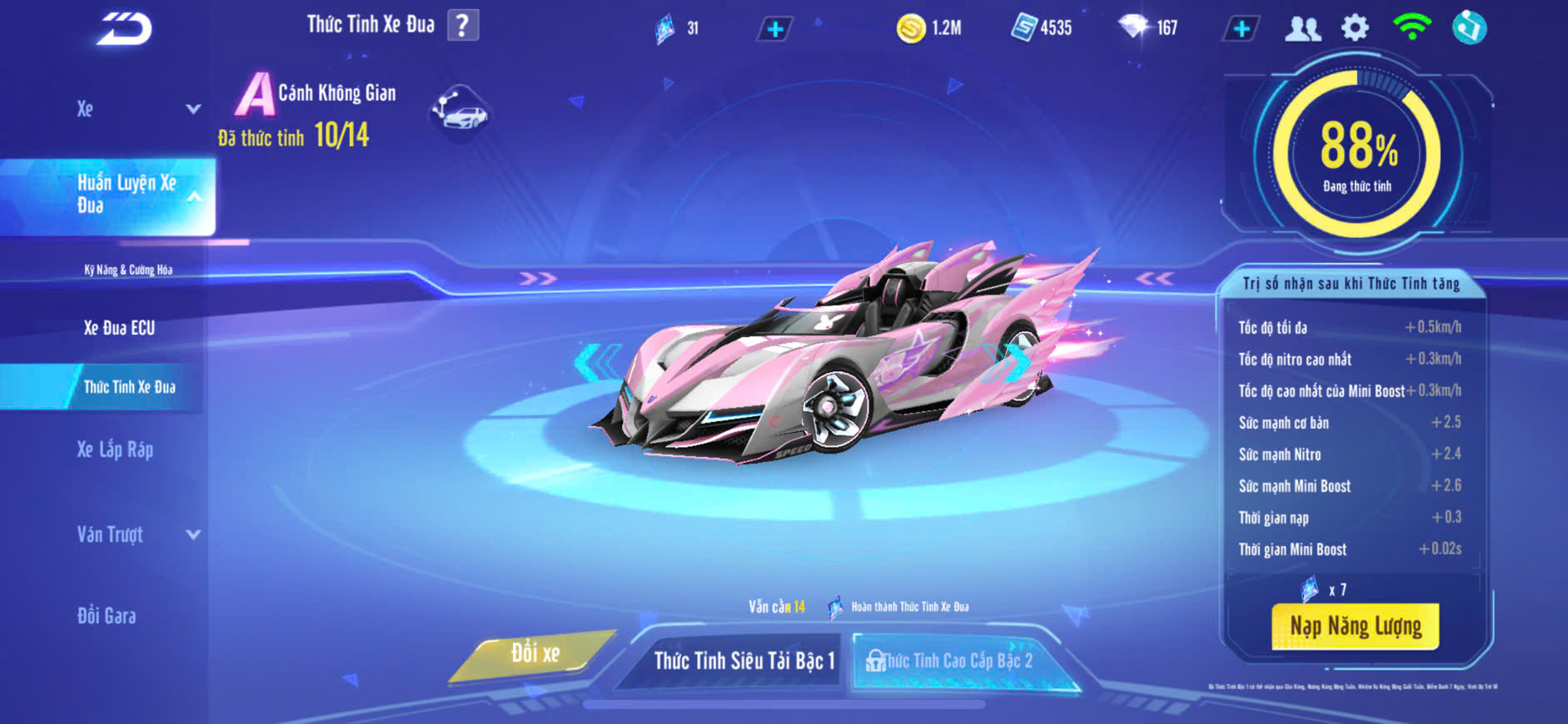Select the locked Thức Tỉnh Cao Cấp Bậc 2 tab
Screen dimensions: 1568x724
point(958,661)
